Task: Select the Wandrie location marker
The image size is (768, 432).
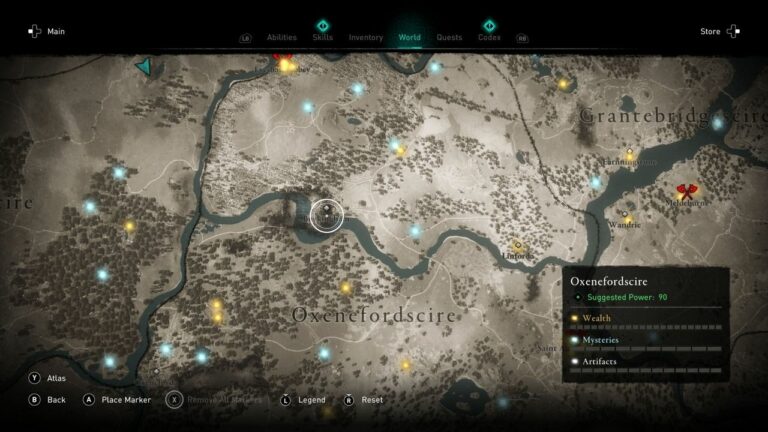Action: click(627, 214)
